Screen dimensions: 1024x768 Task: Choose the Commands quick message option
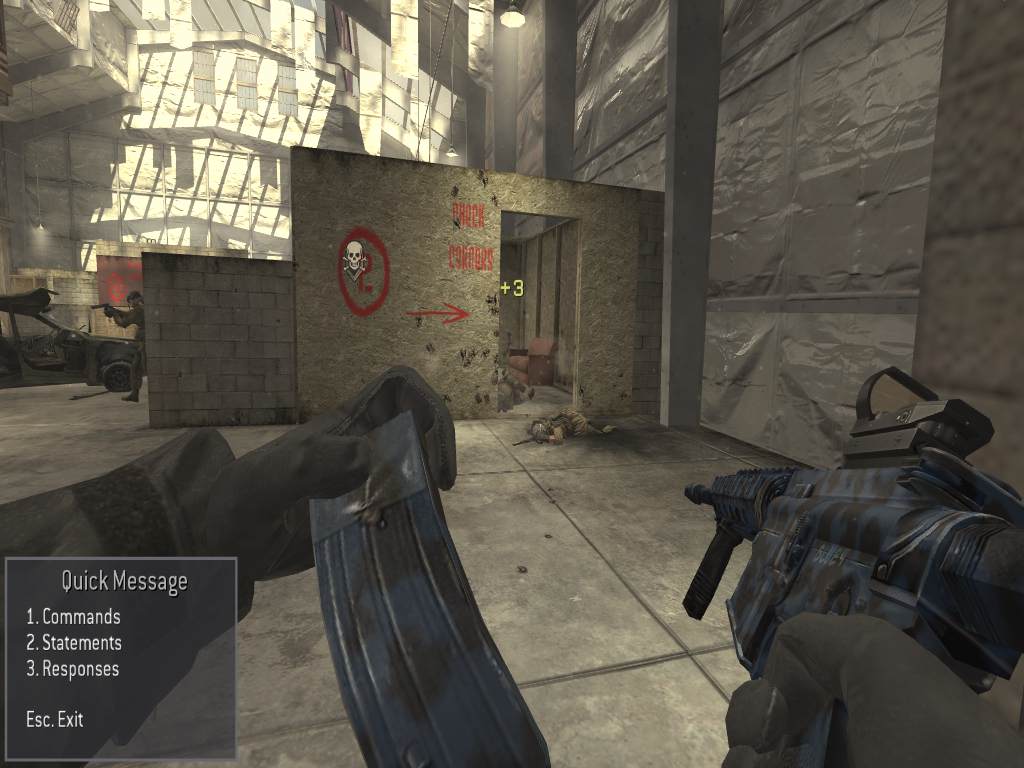pyautogui.click(x=74, y=617)
